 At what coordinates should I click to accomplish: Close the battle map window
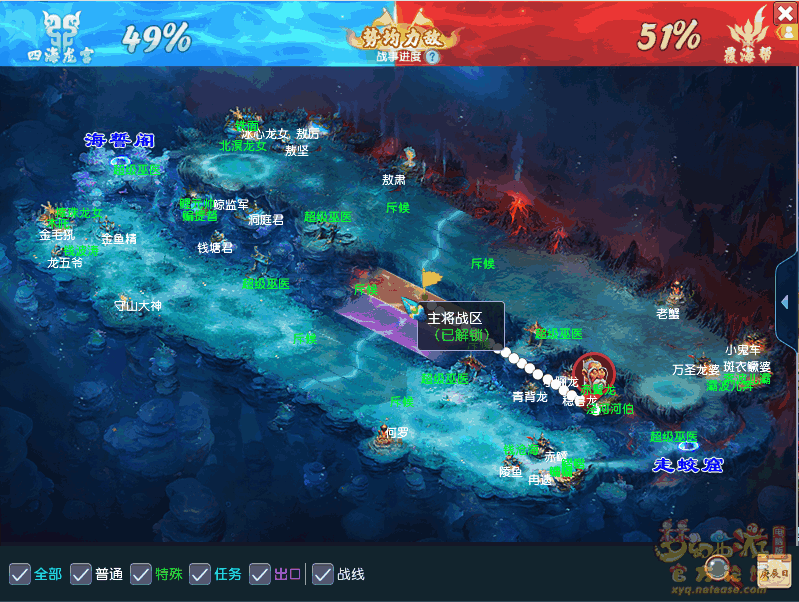[x=786, y=13]
